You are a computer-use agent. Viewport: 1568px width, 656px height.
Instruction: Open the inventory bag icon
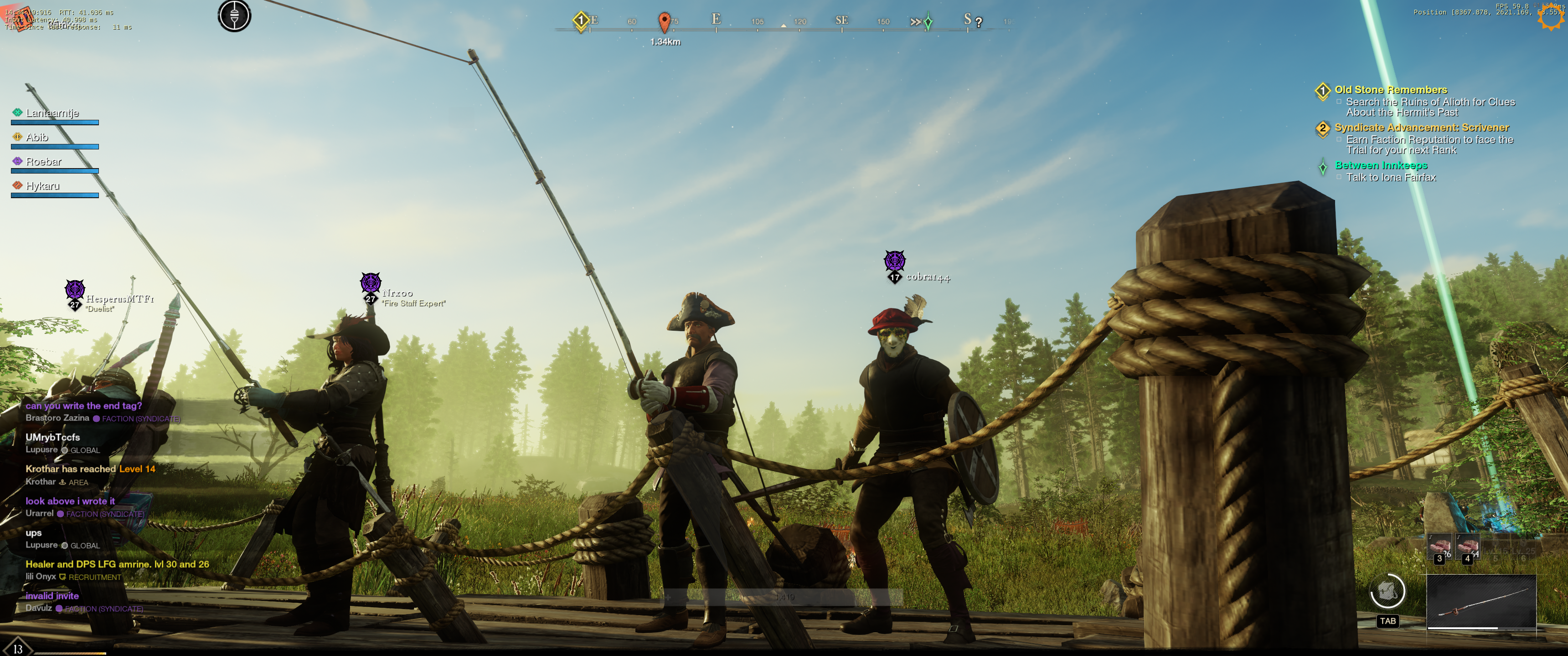pyautogui.click(x=1387, y=591)
